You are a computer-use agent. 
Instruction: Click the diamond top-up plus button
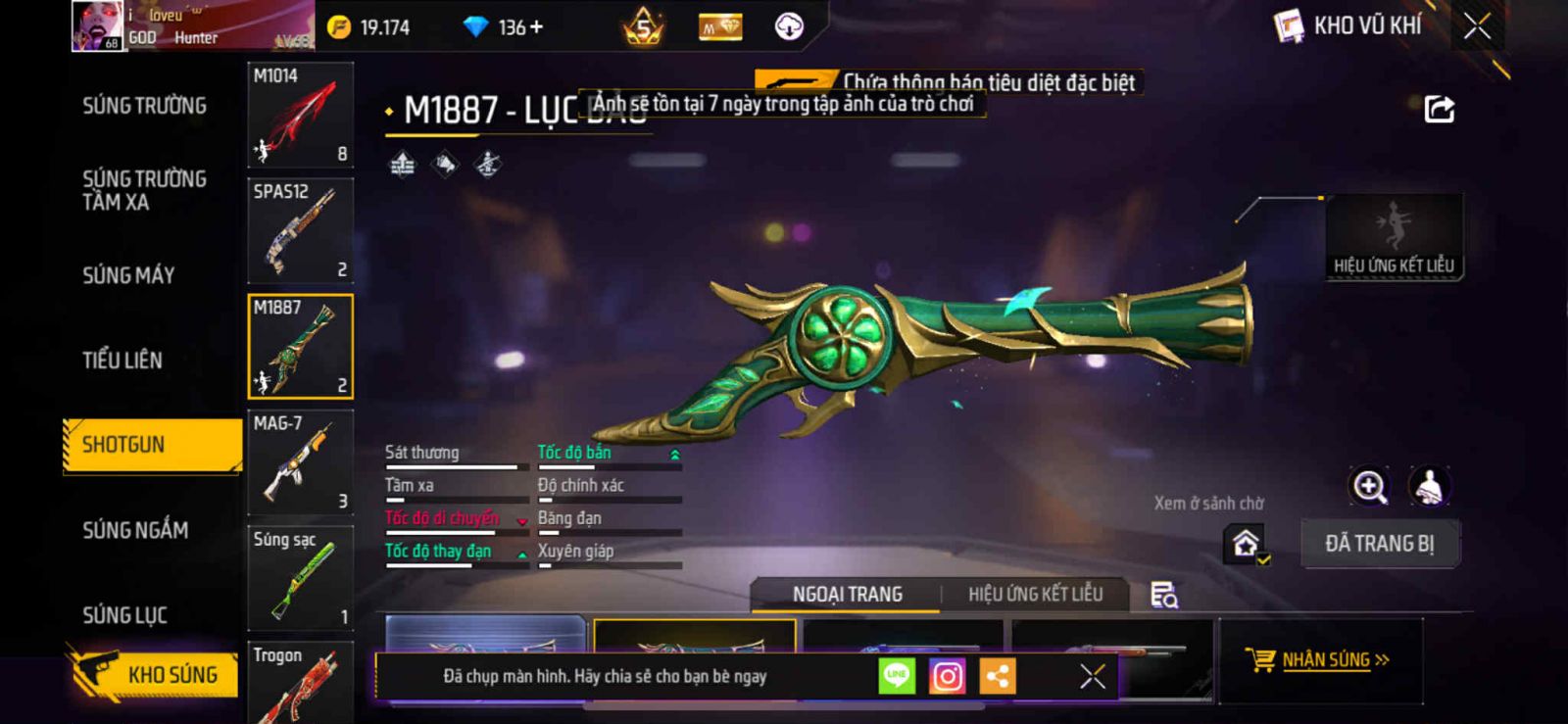tap(536, 27)
